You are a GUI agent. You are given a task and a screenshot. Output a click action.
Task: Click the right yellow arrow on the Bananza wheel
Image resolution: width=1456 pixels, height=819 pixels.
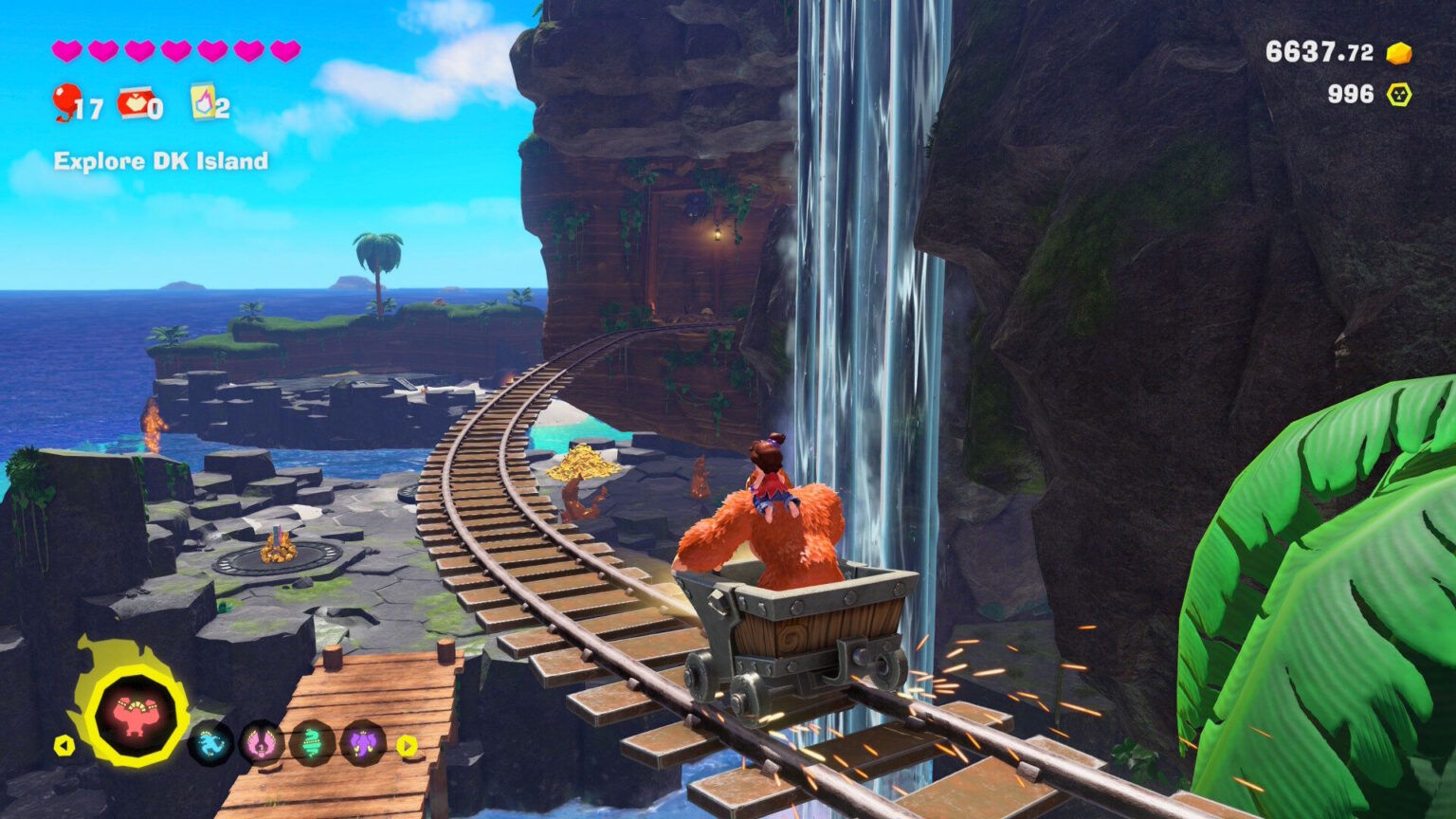(x=406, y=747)
